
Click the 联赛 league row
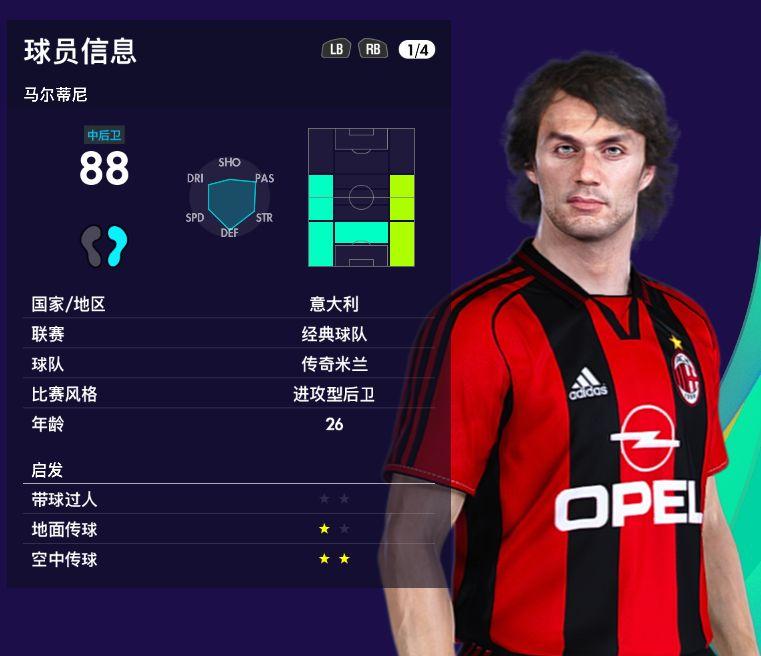pos(228,334)
